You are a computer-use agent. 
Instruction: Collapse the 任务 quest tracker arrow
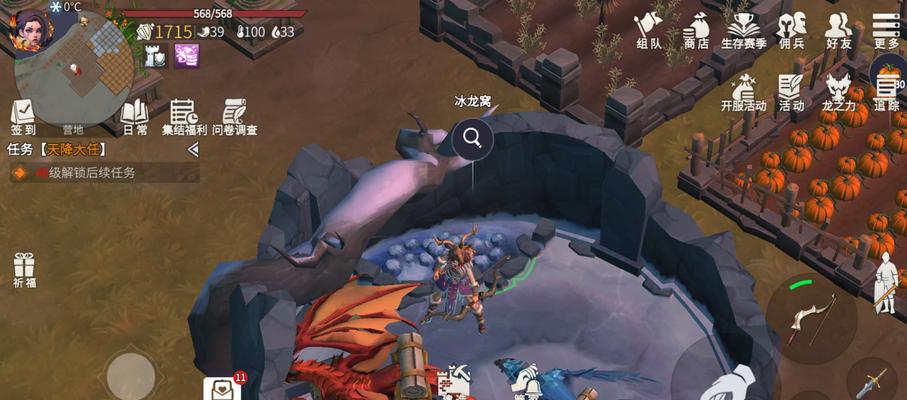point(193,149)
